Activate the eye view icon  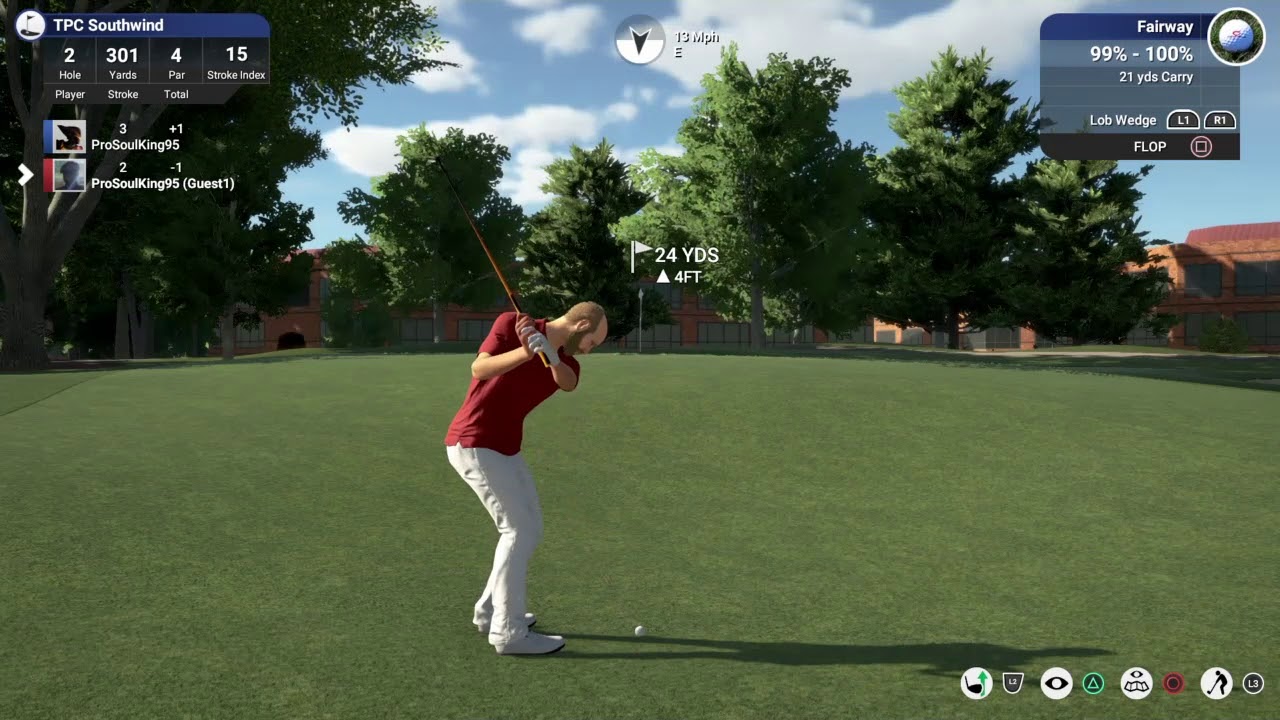coord(1056,684)
